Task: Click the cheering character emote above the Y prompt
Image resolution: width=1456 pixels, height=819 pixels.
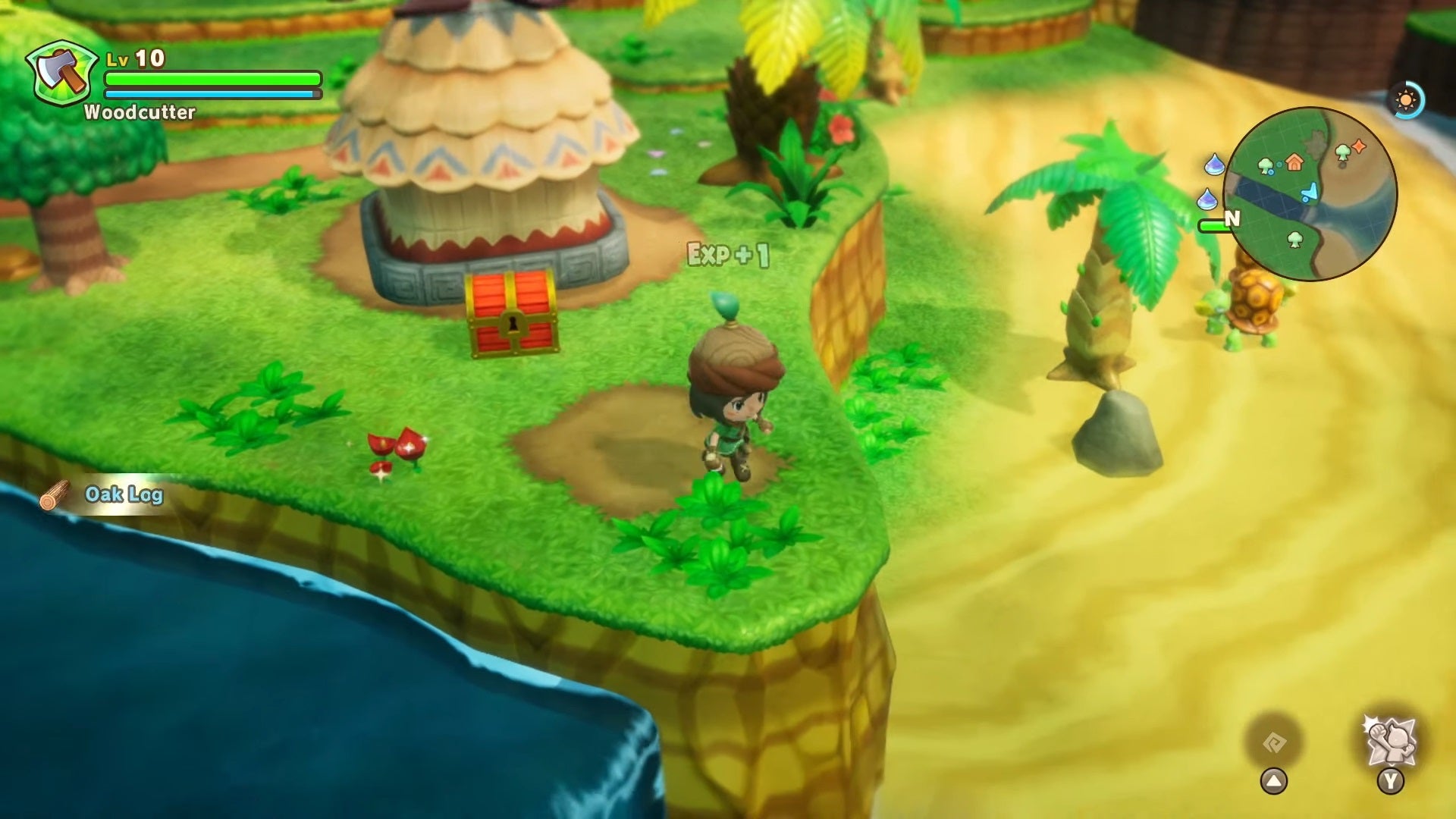Action: click(x=1390, y=742)
